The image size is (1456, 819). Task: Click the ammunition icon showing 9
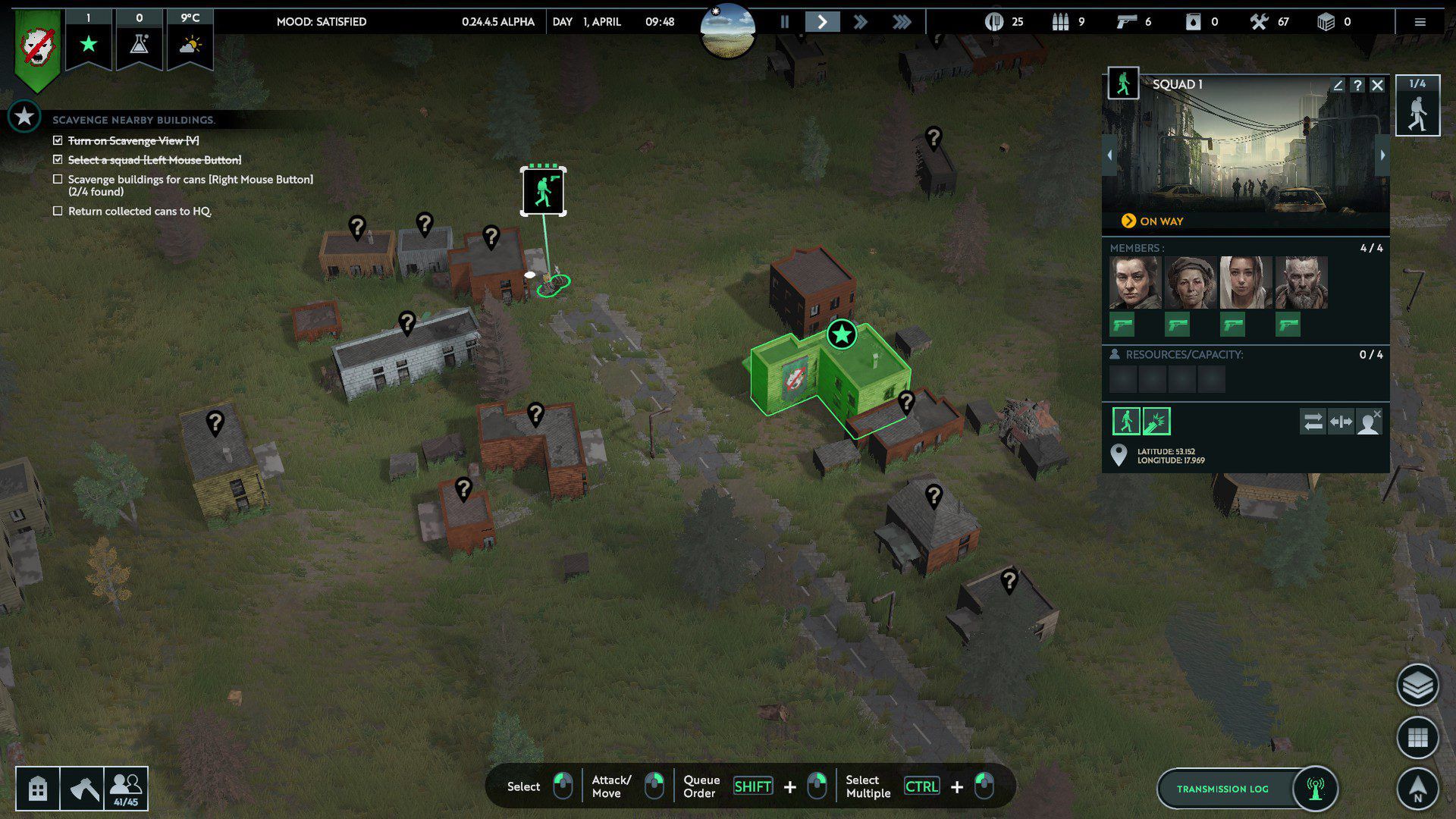pyautogui.click(x=1062, y=22)
